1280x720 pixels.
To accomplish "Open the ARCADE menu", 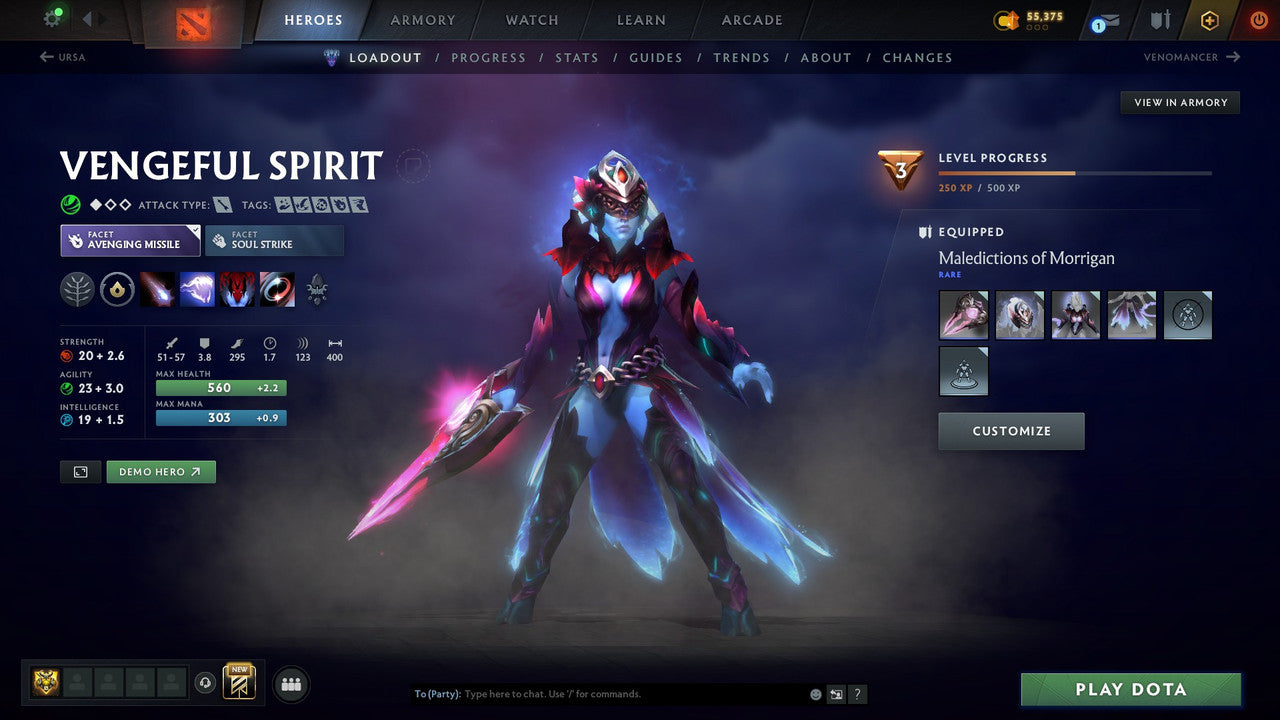I will pyautogui.click(x=751, y=19).
